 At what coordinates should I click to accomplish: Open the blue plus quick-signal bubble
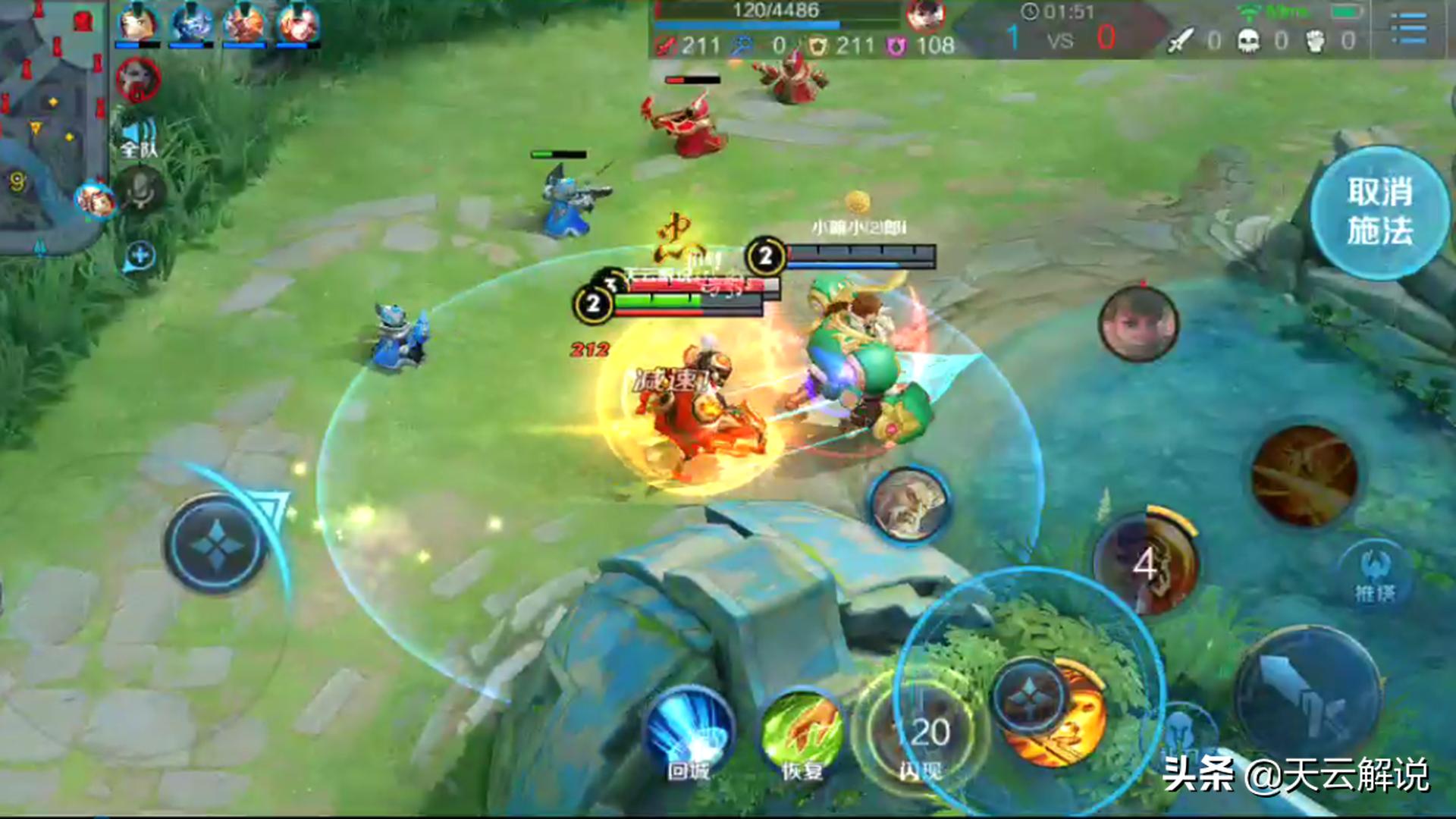pos(140,256)
